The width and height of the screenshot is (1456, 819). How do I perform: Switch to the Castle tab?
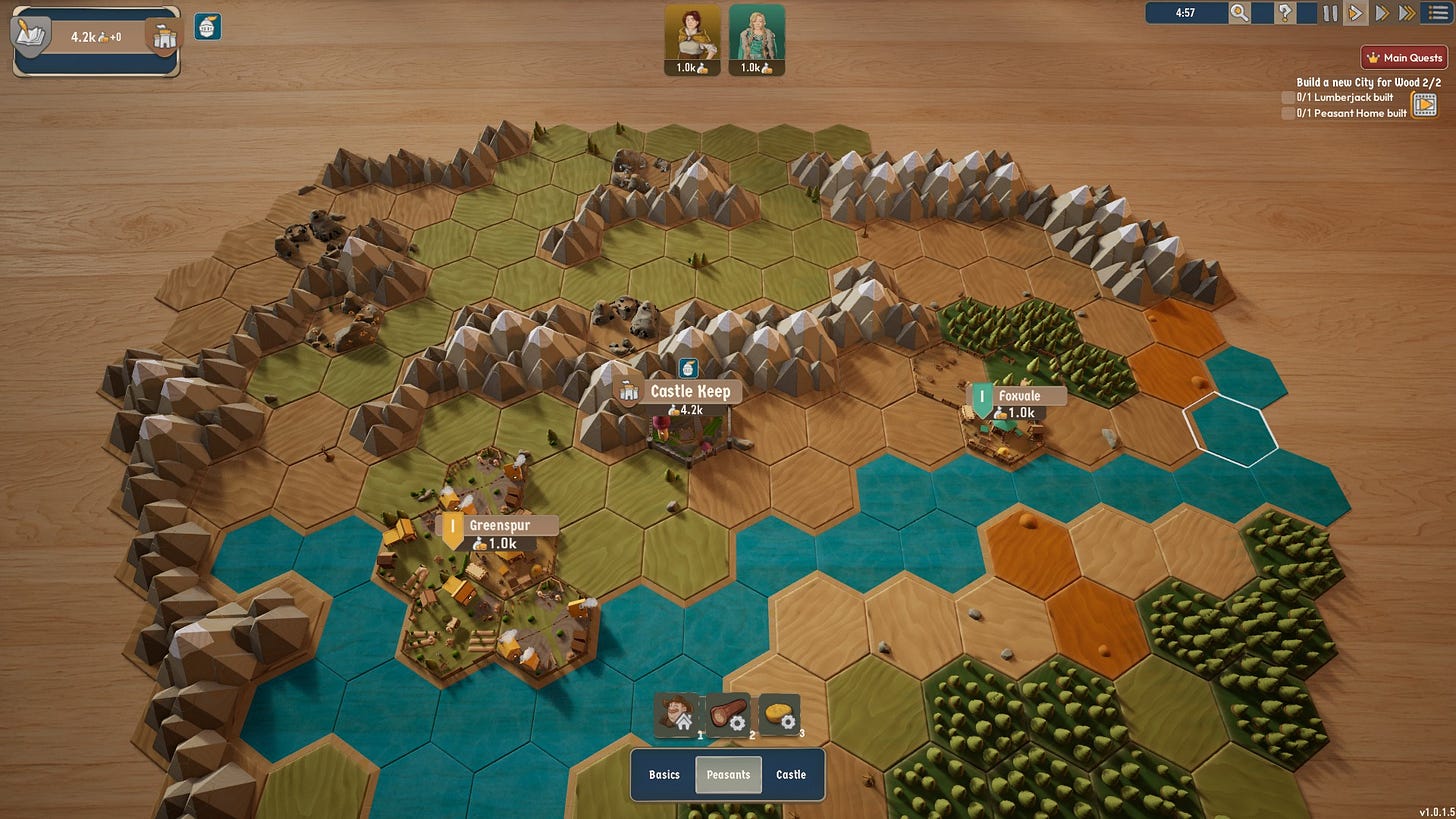point(791,775)
